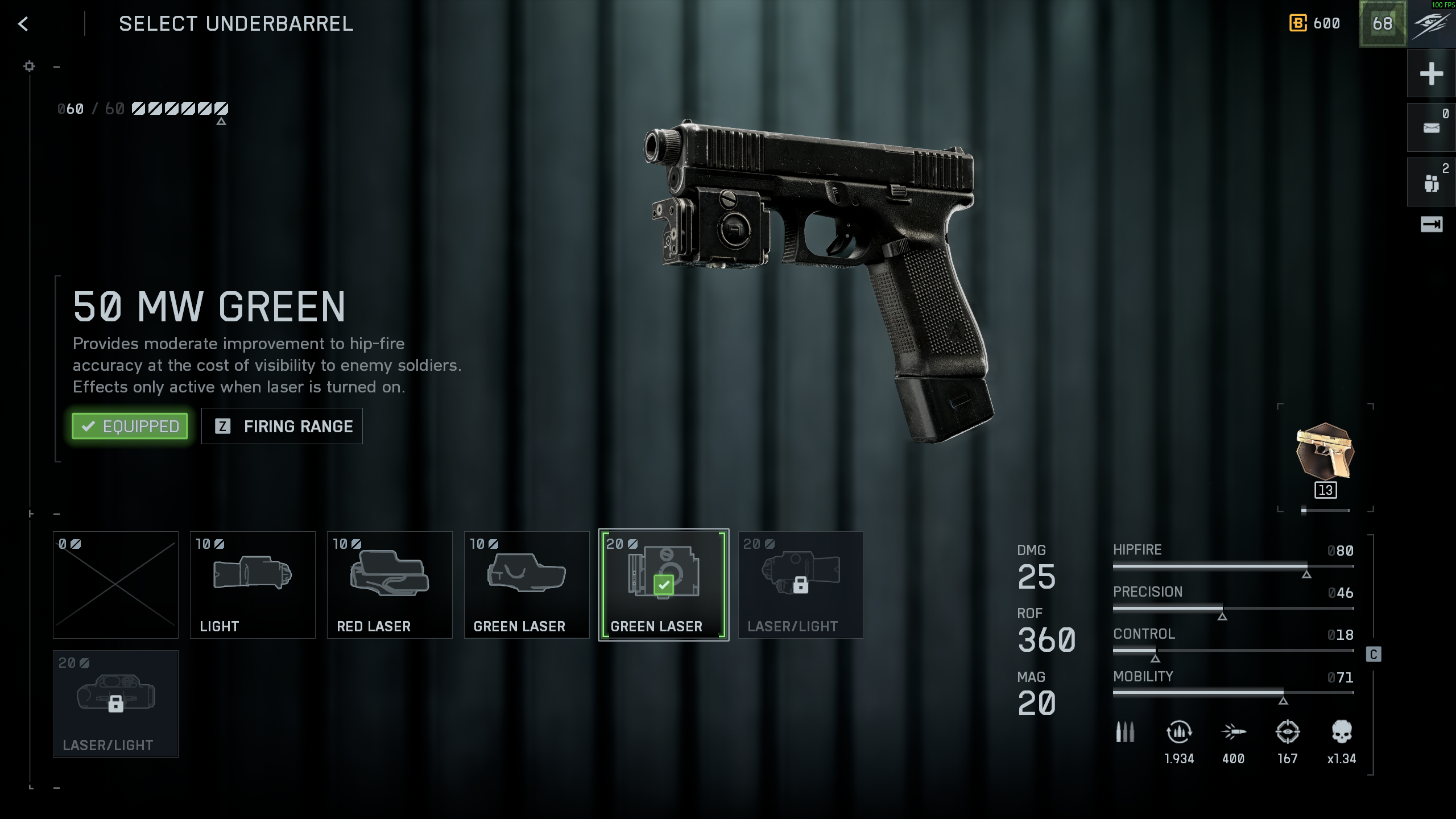This screenshot has width=1456, height=819.
Task: Go back using the top-left arrow
Action: point(23,24)
